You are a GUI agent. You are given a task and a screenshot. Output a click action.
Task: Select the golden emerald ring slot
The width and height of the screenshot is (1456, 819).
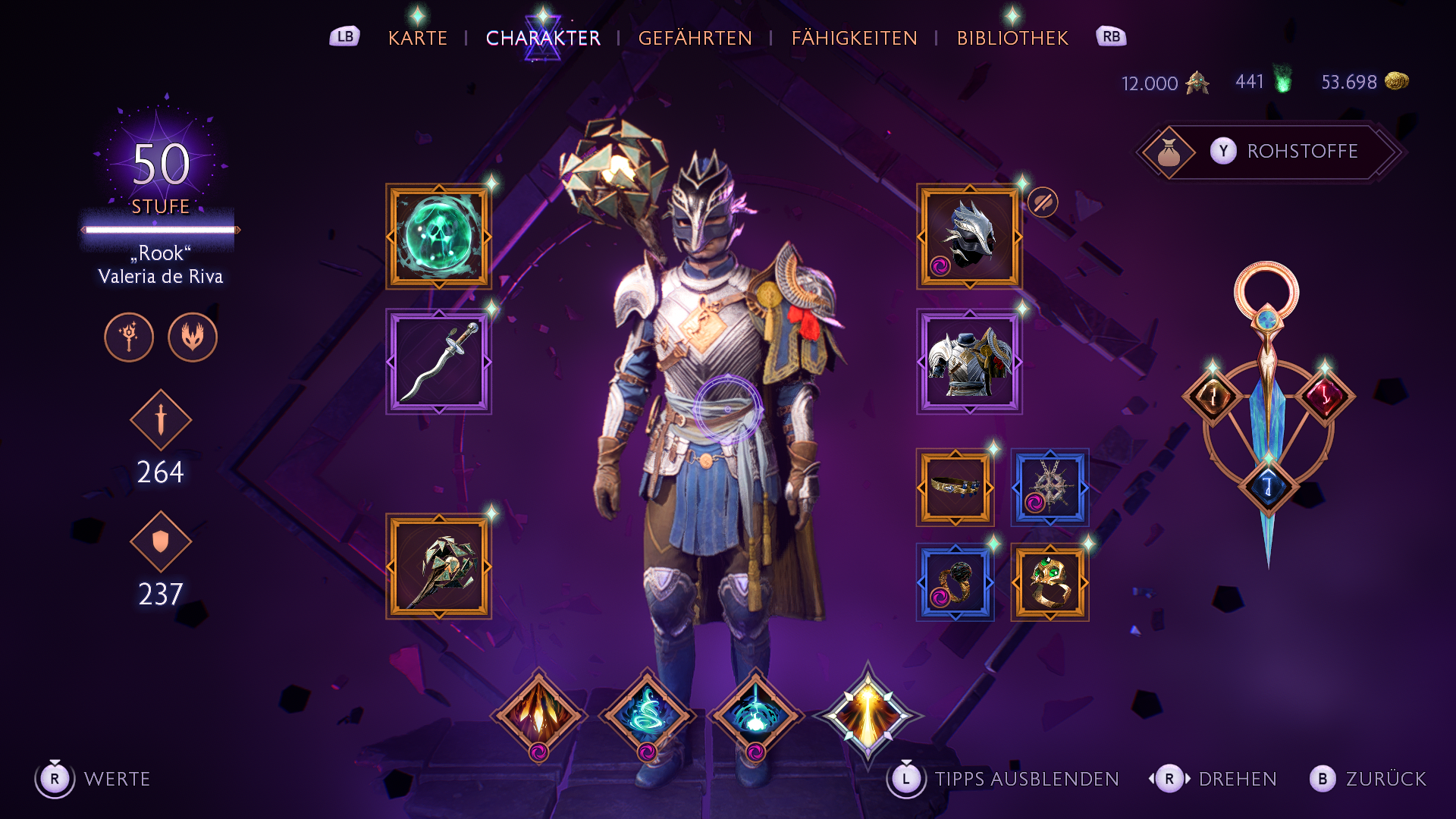pyautogui.click(x=1050, y=582)
